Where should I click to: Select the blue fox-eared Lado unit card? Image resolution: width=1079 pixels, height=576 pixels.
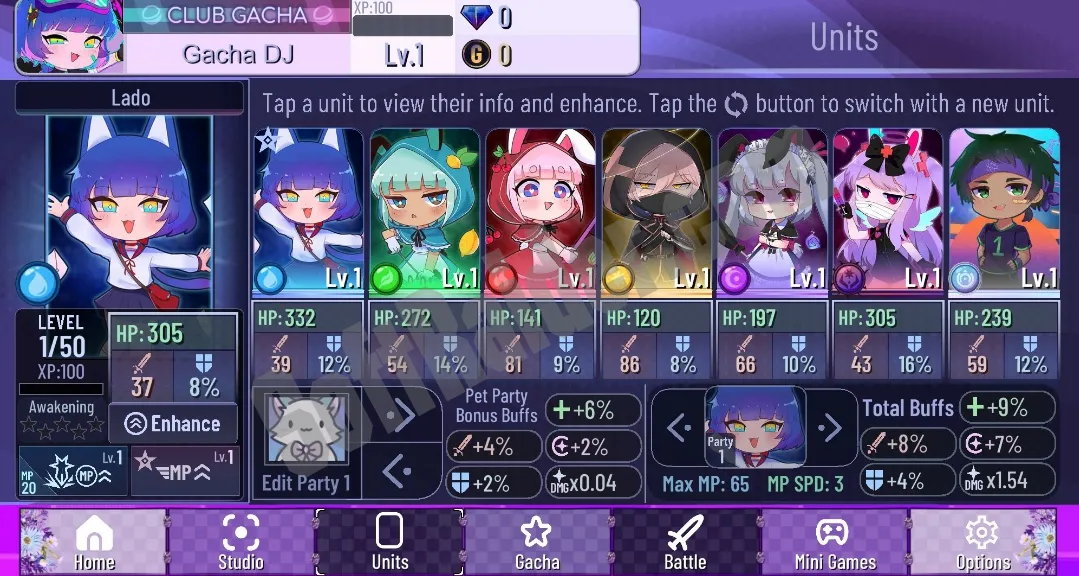tap(308, 210)
